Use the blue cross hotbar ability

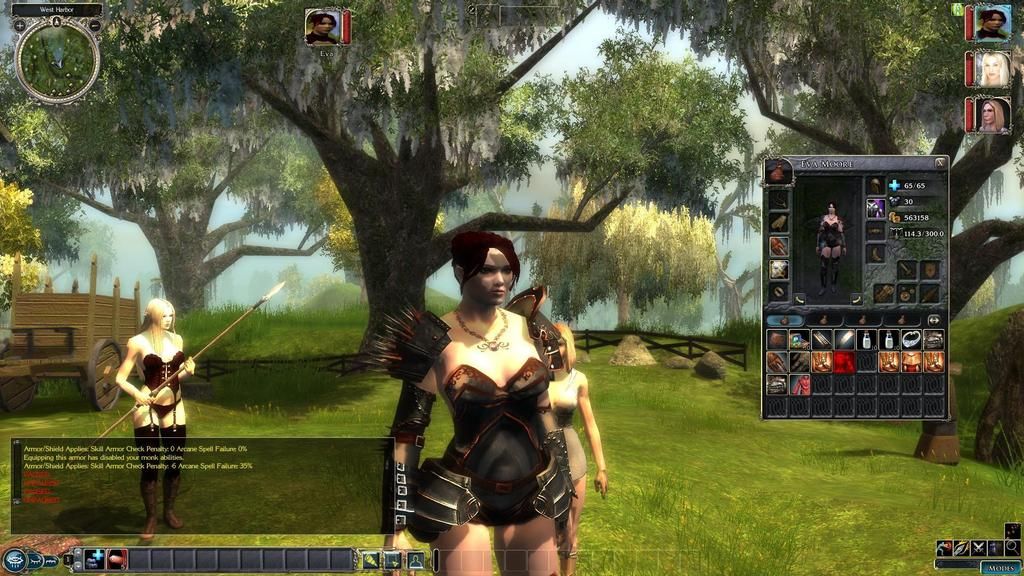click(x=95, y=559)
